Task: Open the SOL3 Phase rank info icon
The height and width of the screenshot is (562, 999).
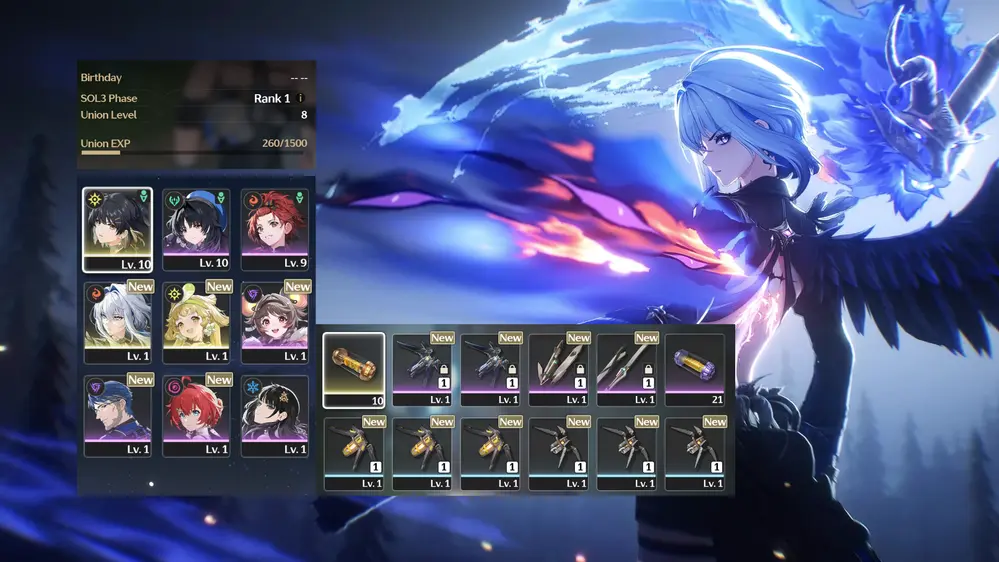Action: coord(301,99)
